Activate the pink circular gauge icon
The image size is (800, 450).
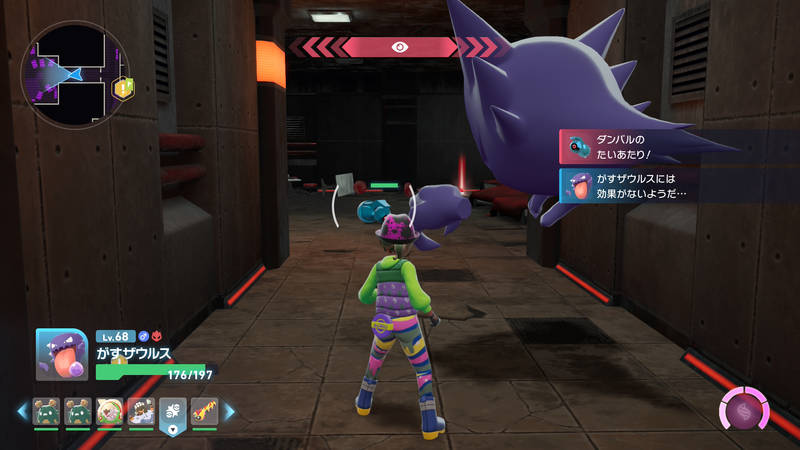(744, 411)
